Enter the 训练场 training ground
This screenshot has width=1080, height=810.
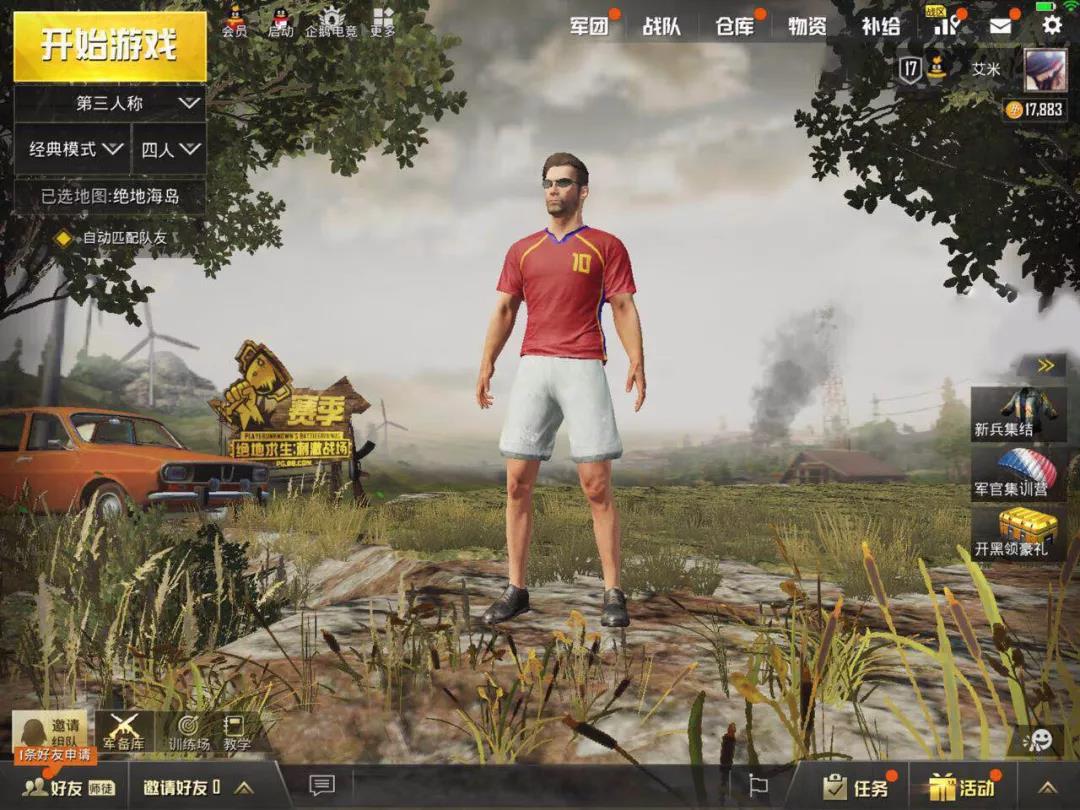point(188,732)
